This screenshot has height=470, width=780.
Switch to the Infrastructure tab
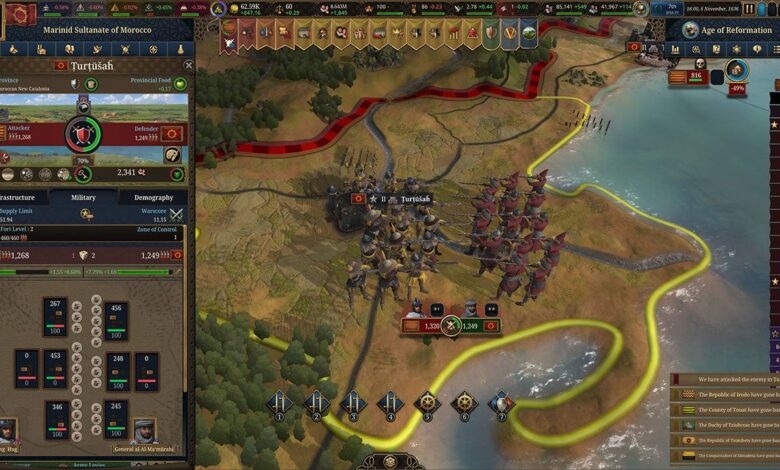pos(18,198)
